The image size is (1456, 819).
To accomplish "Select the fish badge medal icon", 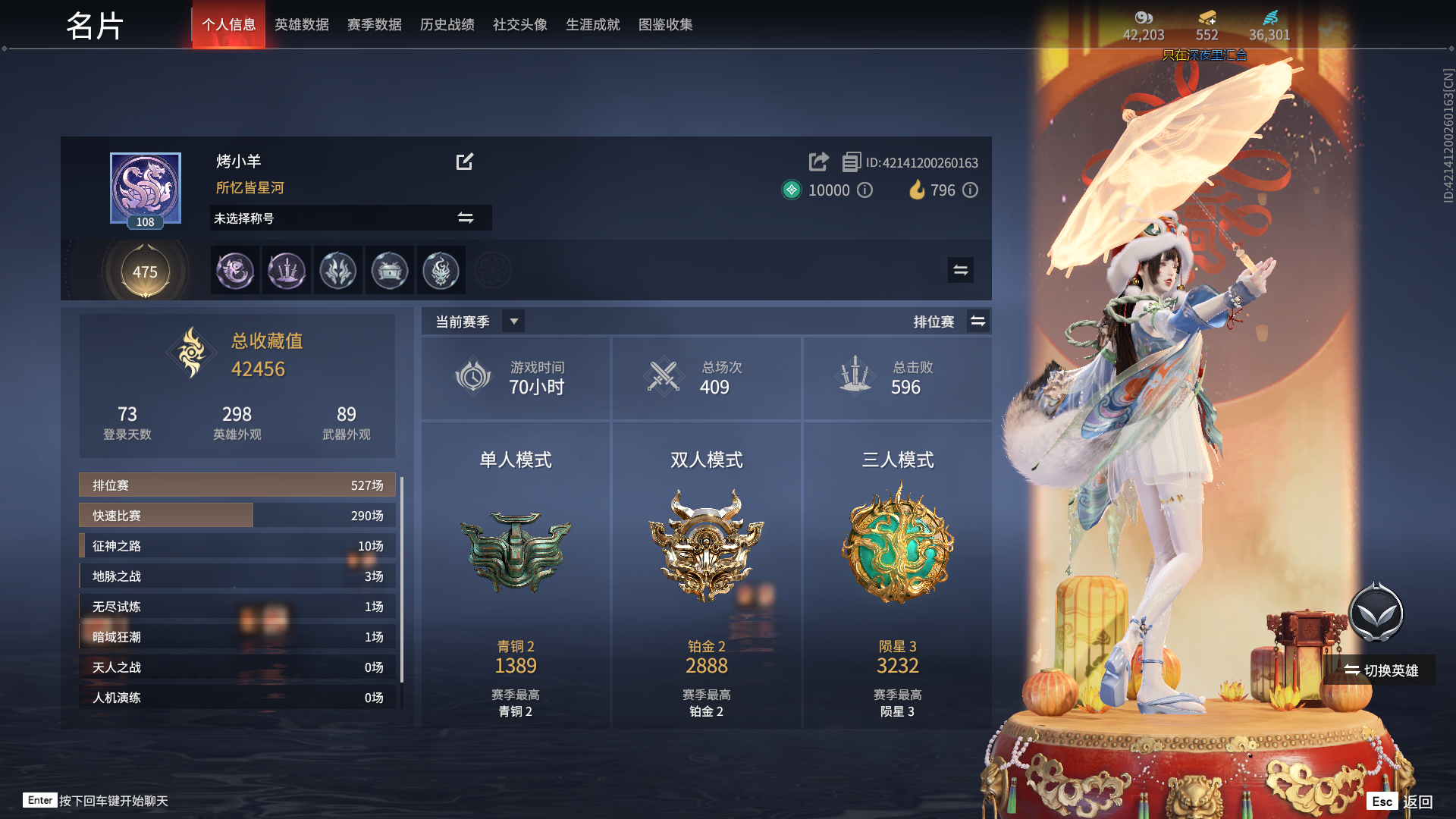I will [234, 270].
